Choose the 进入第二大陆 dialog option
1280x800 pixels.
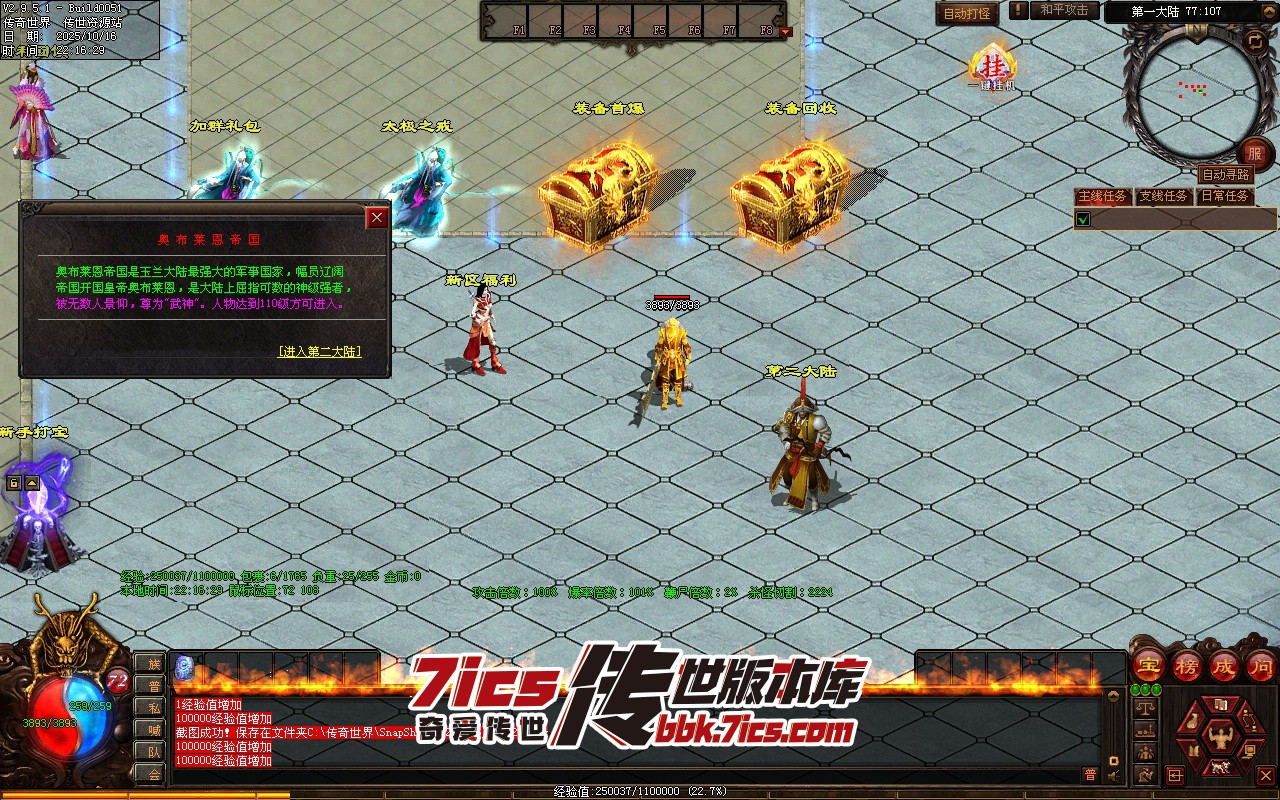[320, 352]
